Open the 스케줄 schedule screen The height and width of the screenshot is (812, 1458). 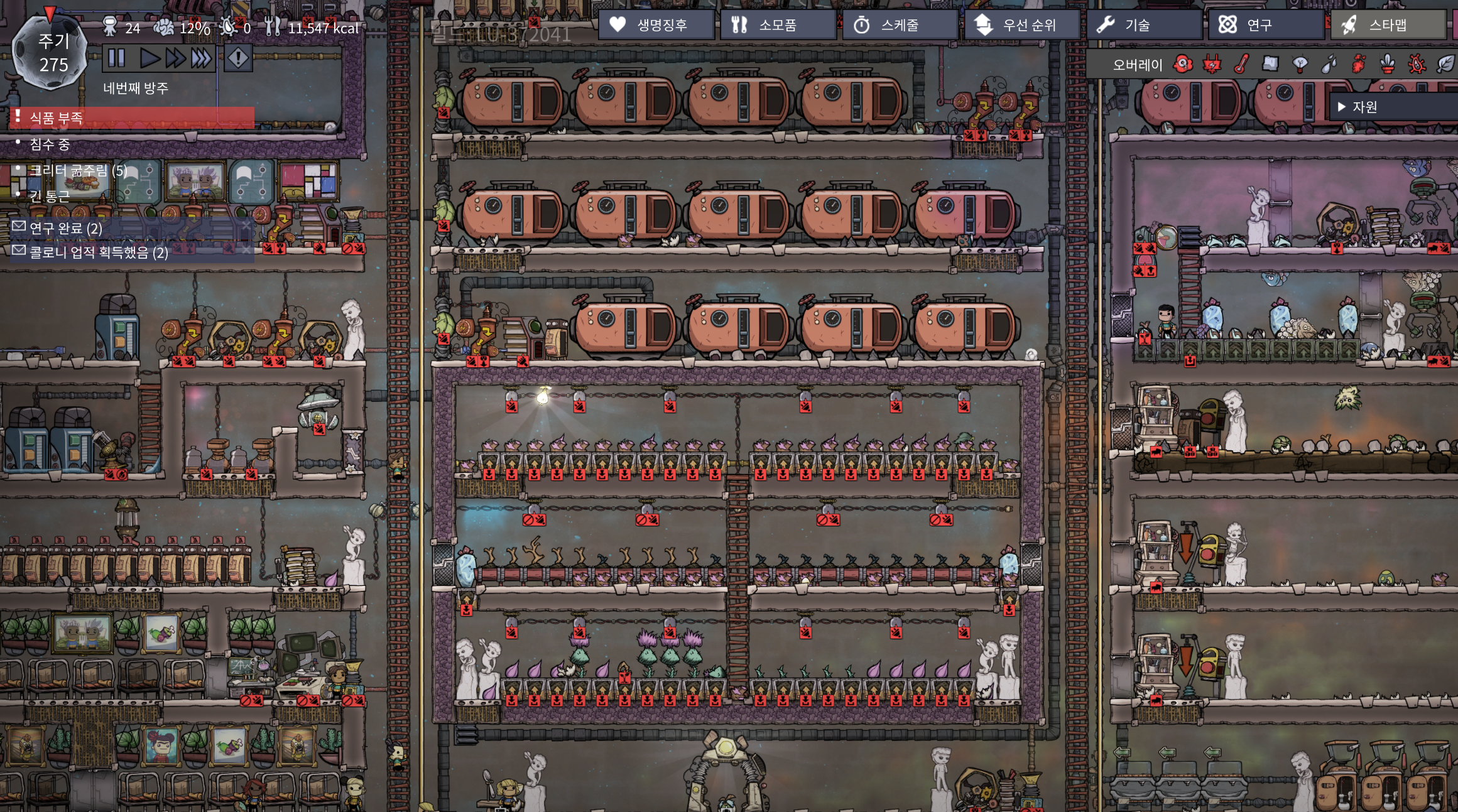coord(899,25)
